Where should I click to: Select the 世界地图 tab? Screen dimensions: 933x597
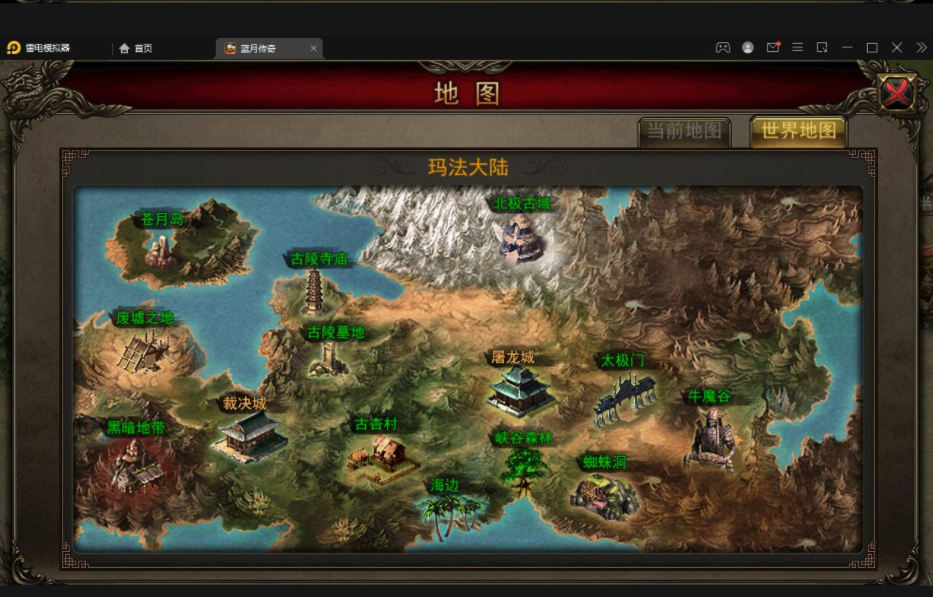tap(798, 132)
